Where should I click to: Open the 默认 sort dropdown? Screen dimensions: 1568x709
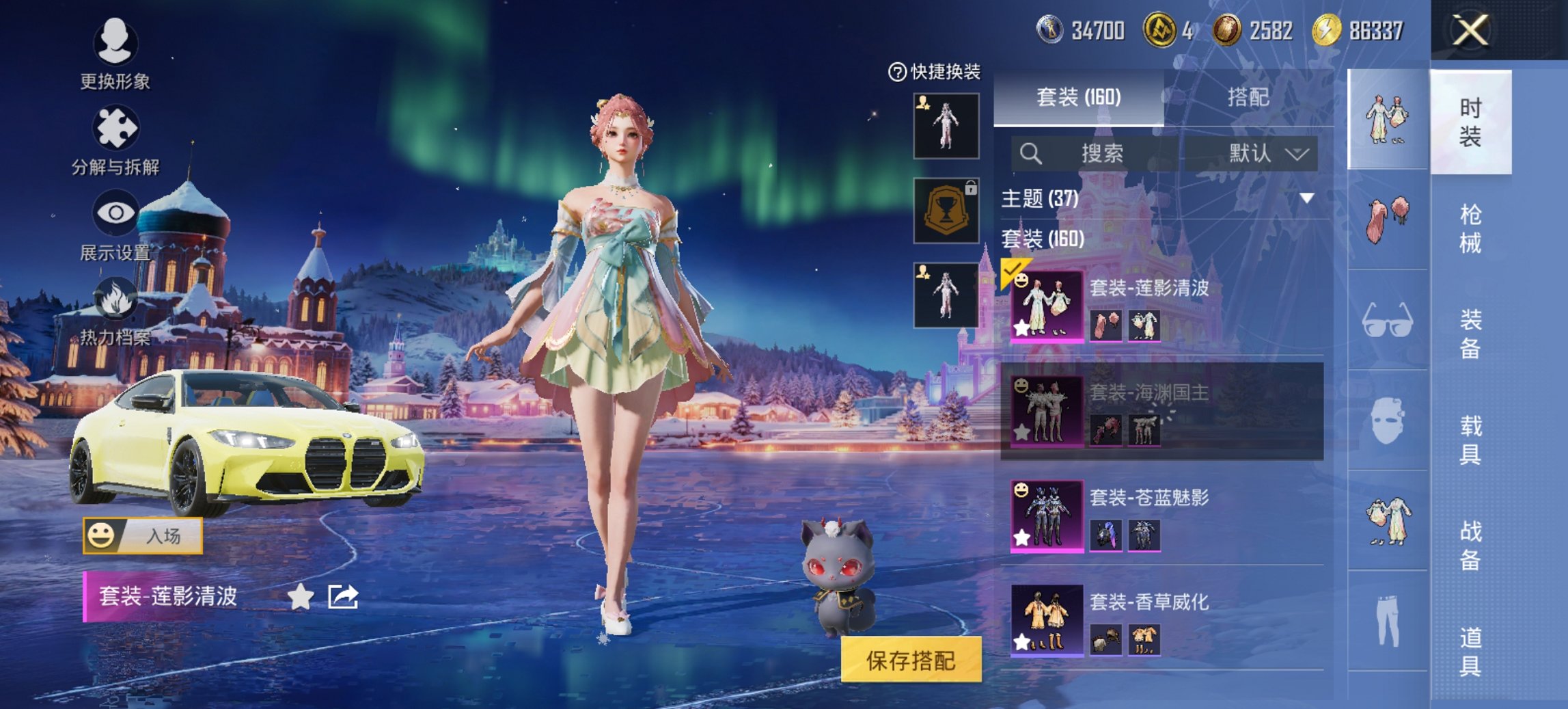(x=1267, y=153)
